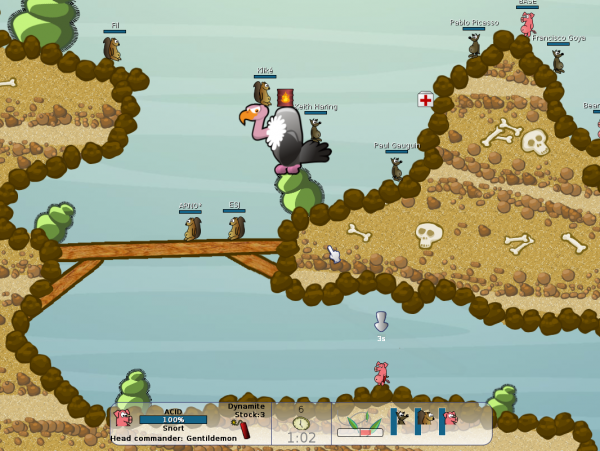
Task: Select the pink pig team icon beside the energy bars
Action: (451, 418)
